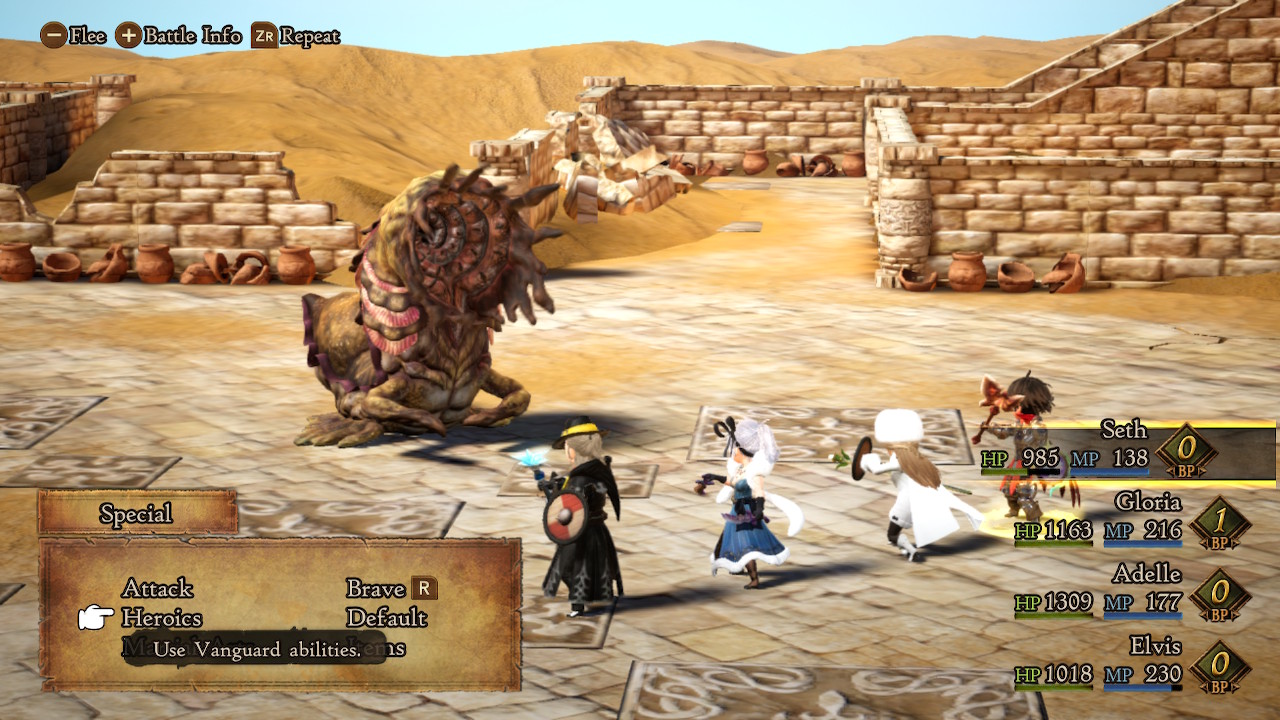The image size is (1280, 720).
Task: Open the Special tab above commands
Action: click(x=137, y=514)
